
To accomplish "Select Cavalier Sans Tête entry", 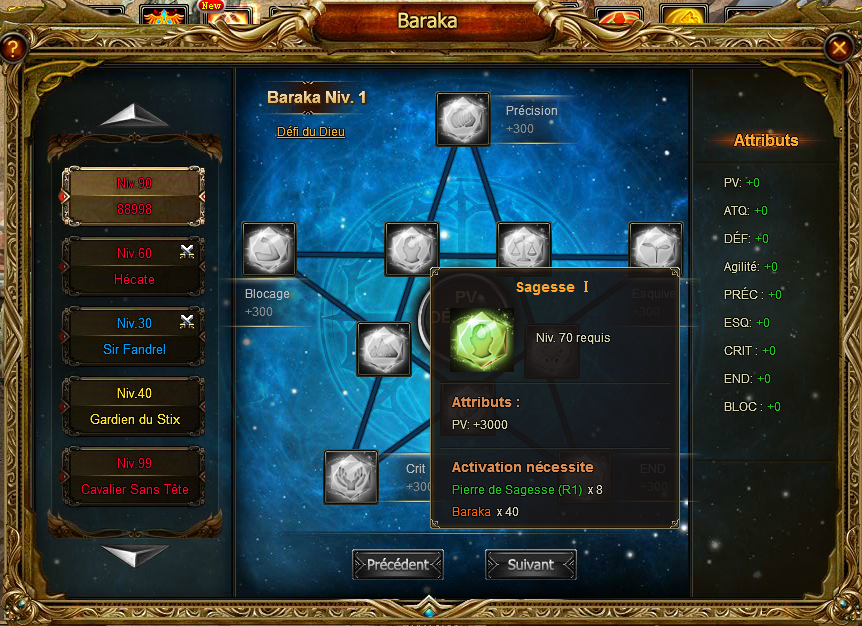I will click(x=134, y=476).
